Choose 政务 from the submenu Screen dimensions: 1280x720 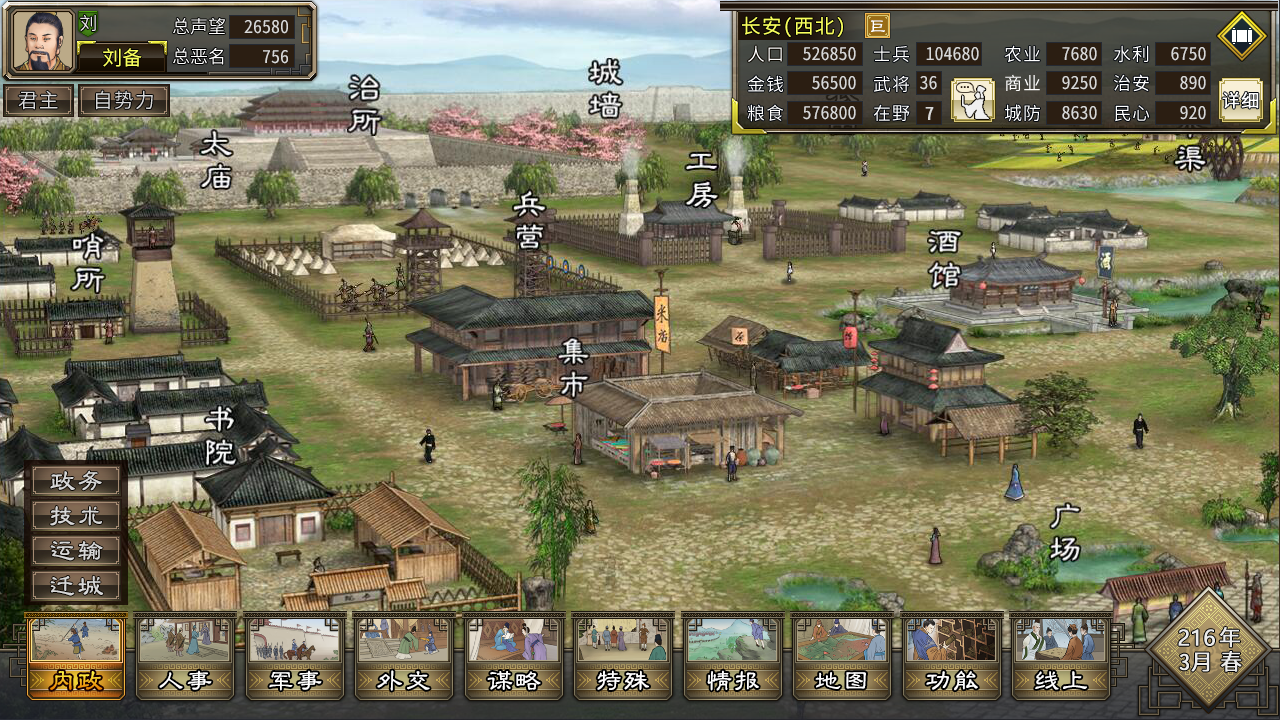(77, 481)
